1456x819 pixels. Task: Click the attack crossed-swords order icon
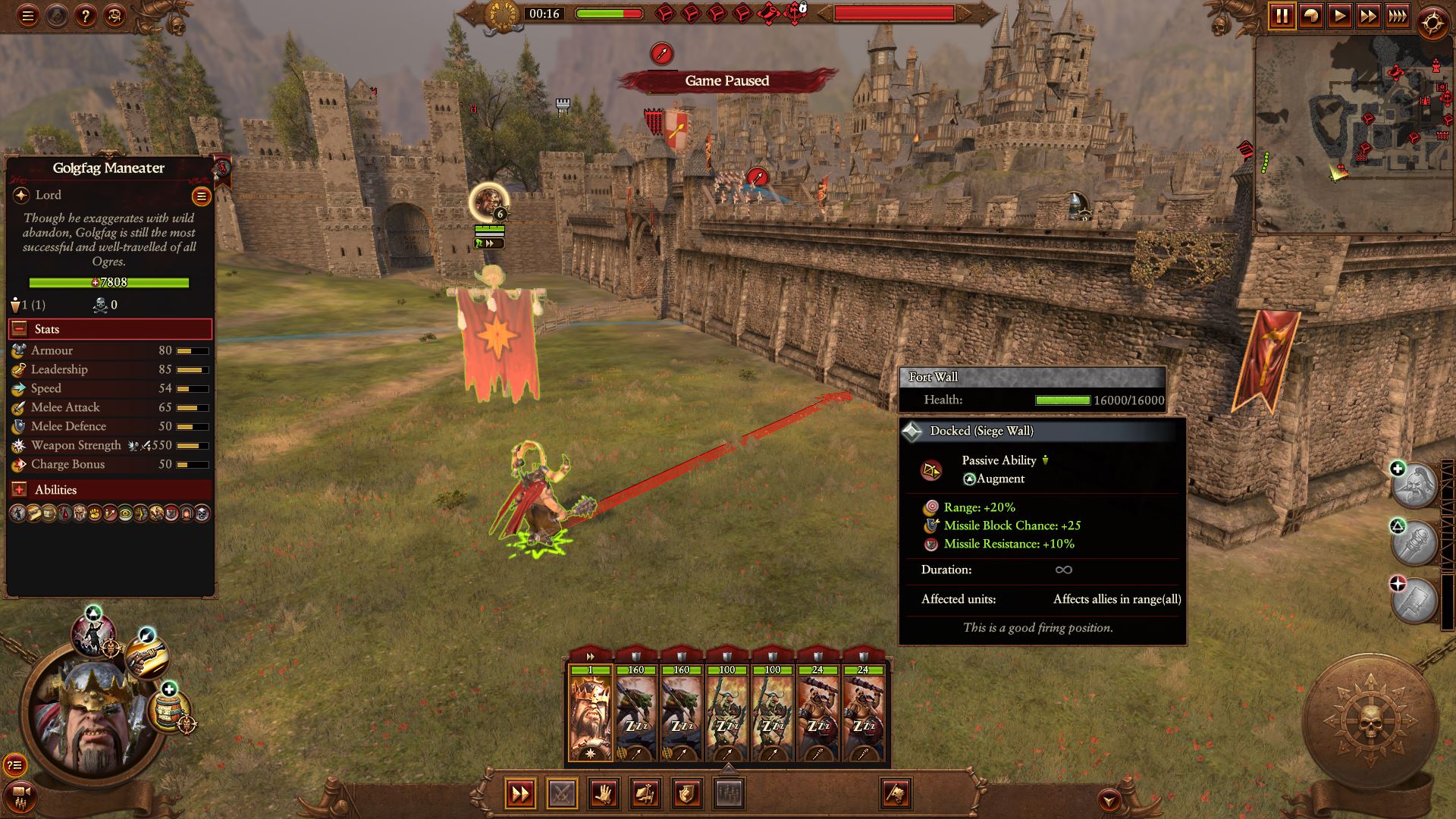click(561, 792)
